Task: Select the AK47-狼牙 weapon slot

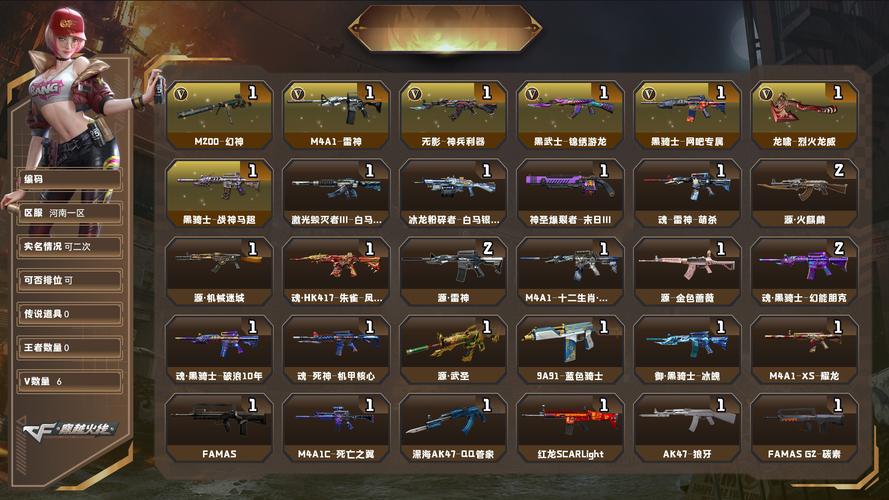Action: pos(687,424)
